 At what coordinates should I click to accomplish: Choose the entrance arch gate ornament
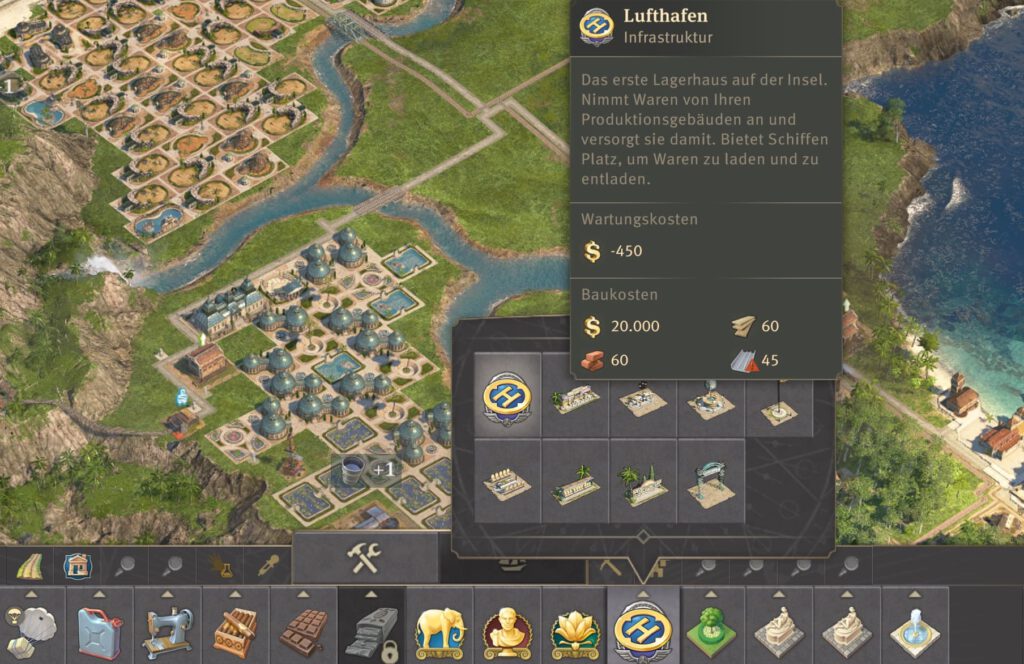click(710, 483)
